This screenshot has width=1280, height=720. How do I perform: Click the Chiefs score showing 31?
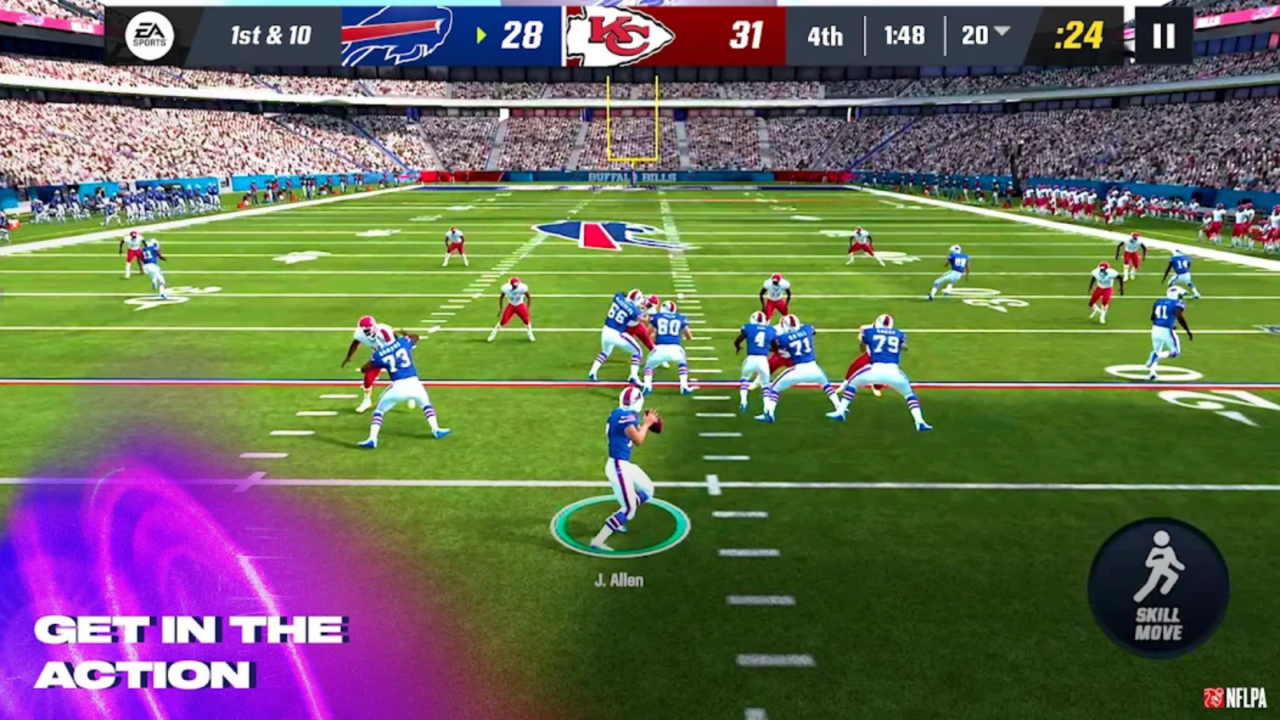pyautogui.click(x=744, y=36)
